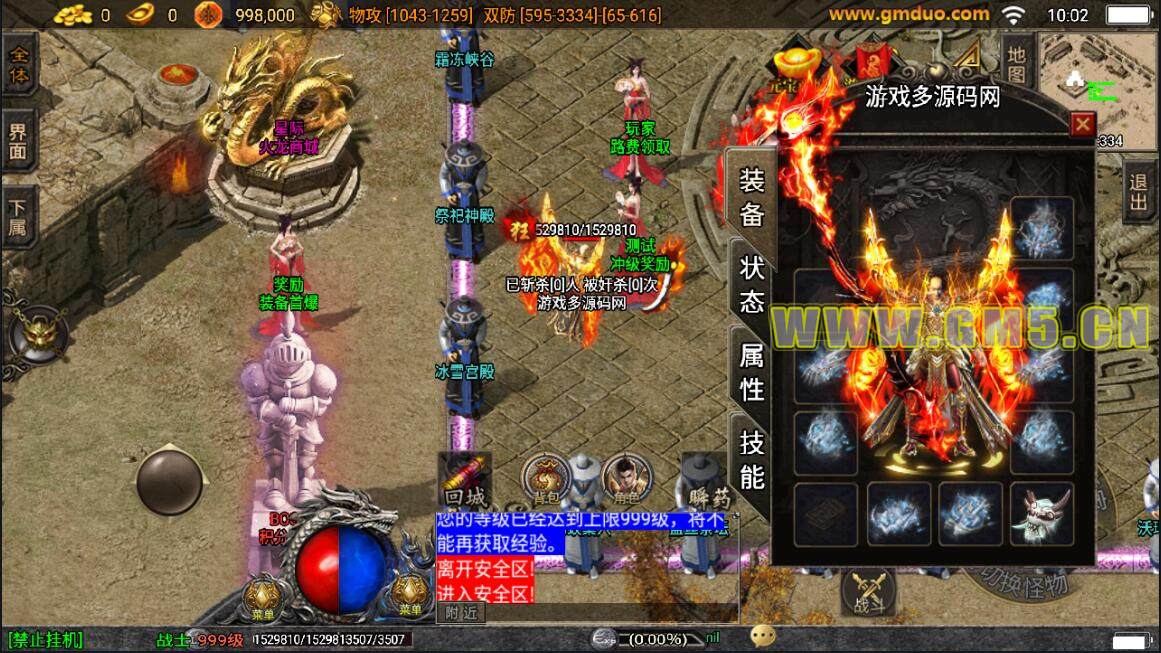The width and height of the screenshot is (1161, 653).
Task: Switch to the 下属 tab
Action: click(18, 218)
